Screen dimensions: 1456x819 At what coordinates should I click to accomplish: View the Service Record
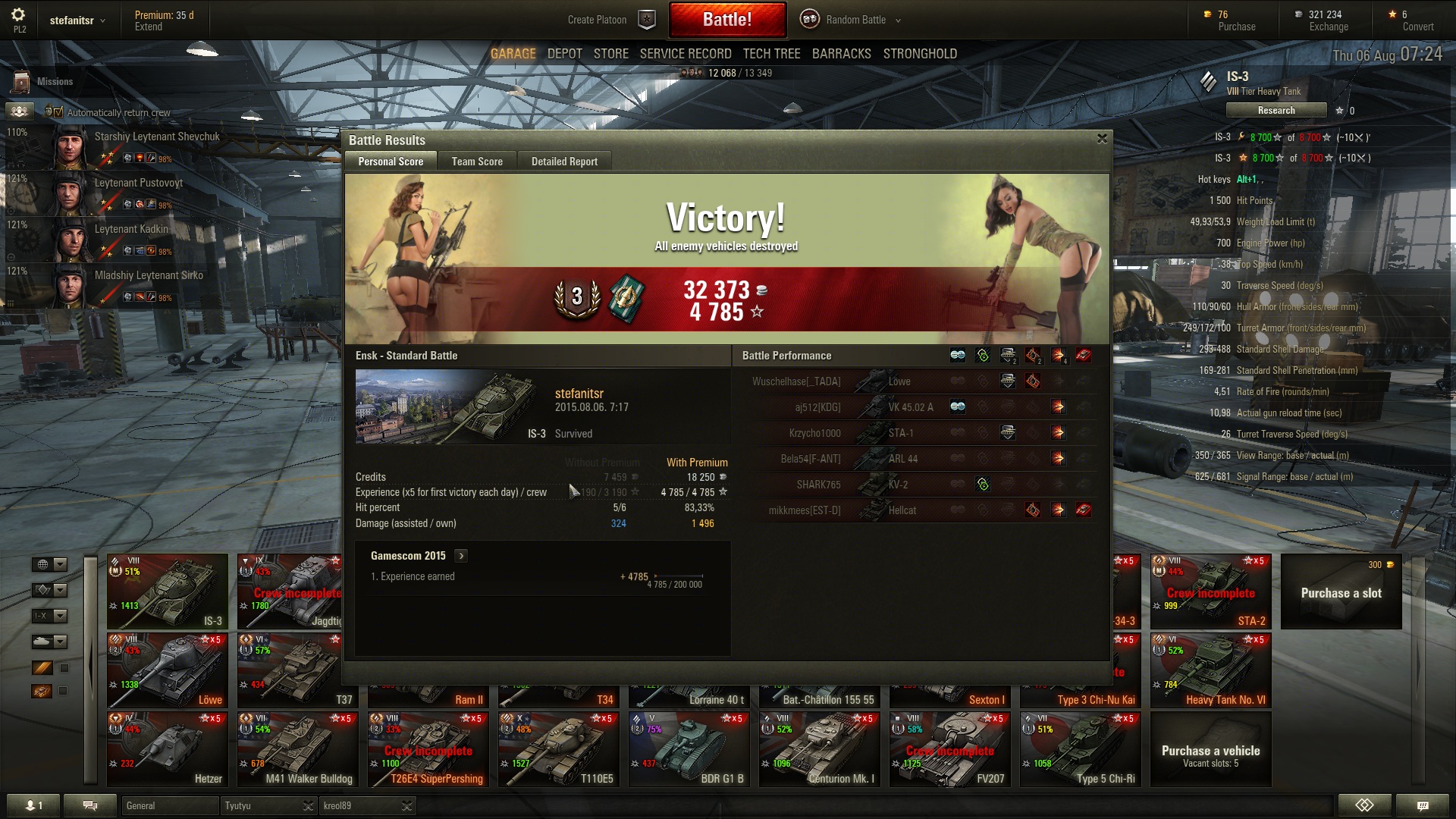tap(685, 54)
